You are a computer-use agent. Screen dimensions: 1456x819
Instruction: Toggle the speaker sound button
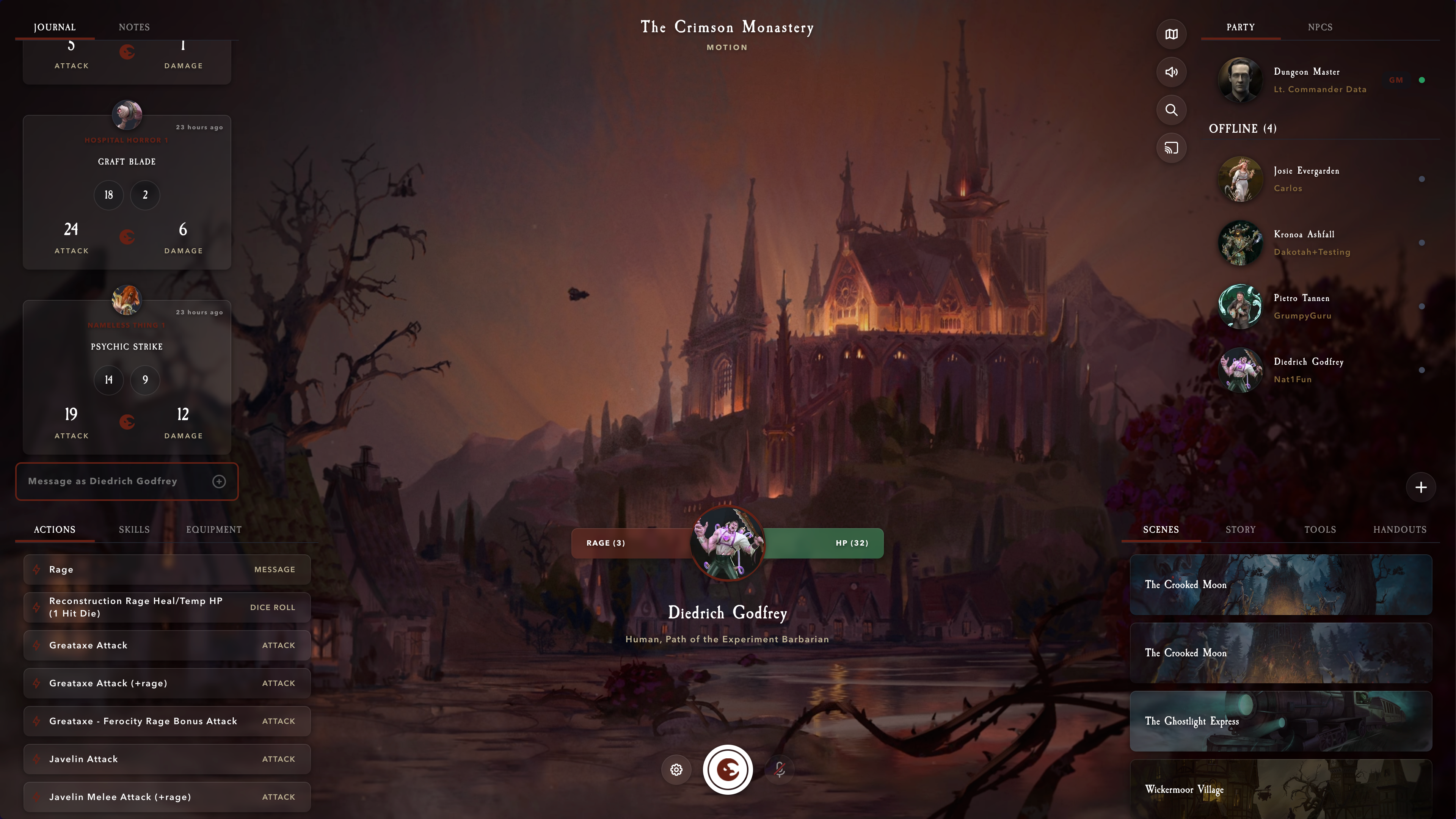coord(1171,72)
